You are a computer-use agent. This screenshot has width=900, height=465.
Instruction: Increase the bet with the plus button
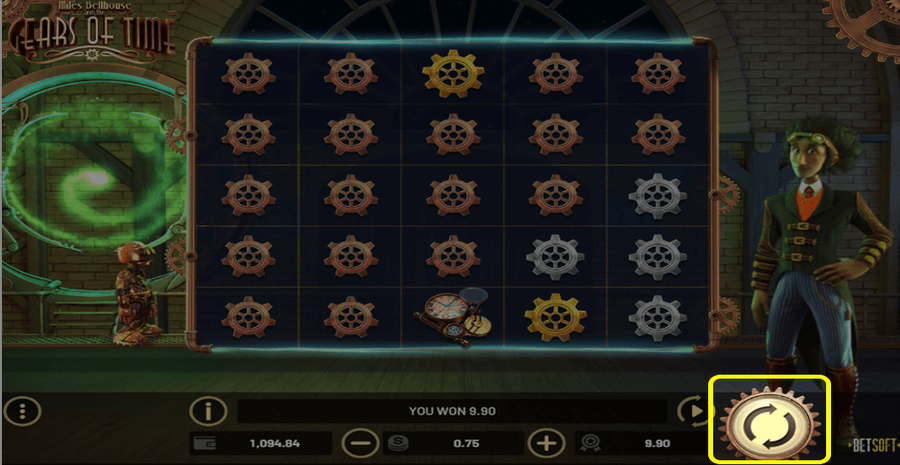[546, 442]
